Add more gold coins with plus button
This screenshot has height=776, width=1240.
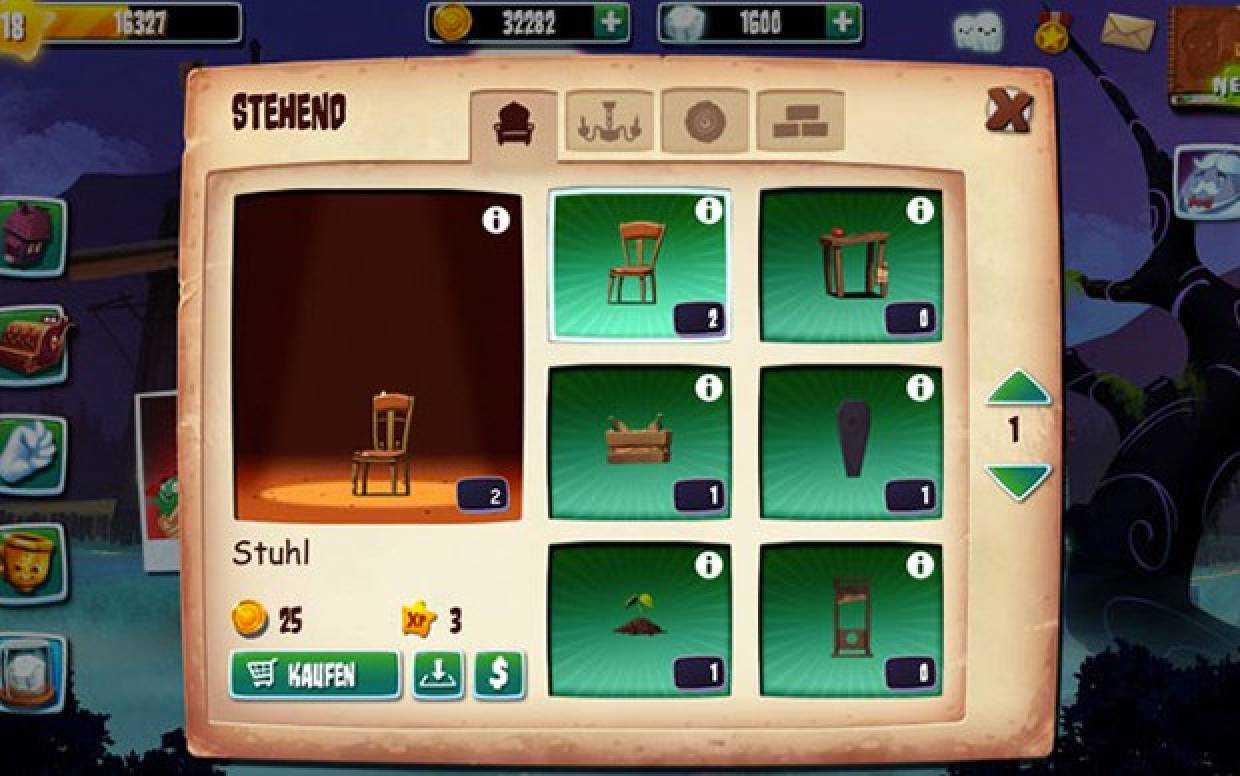pos(609,22)
